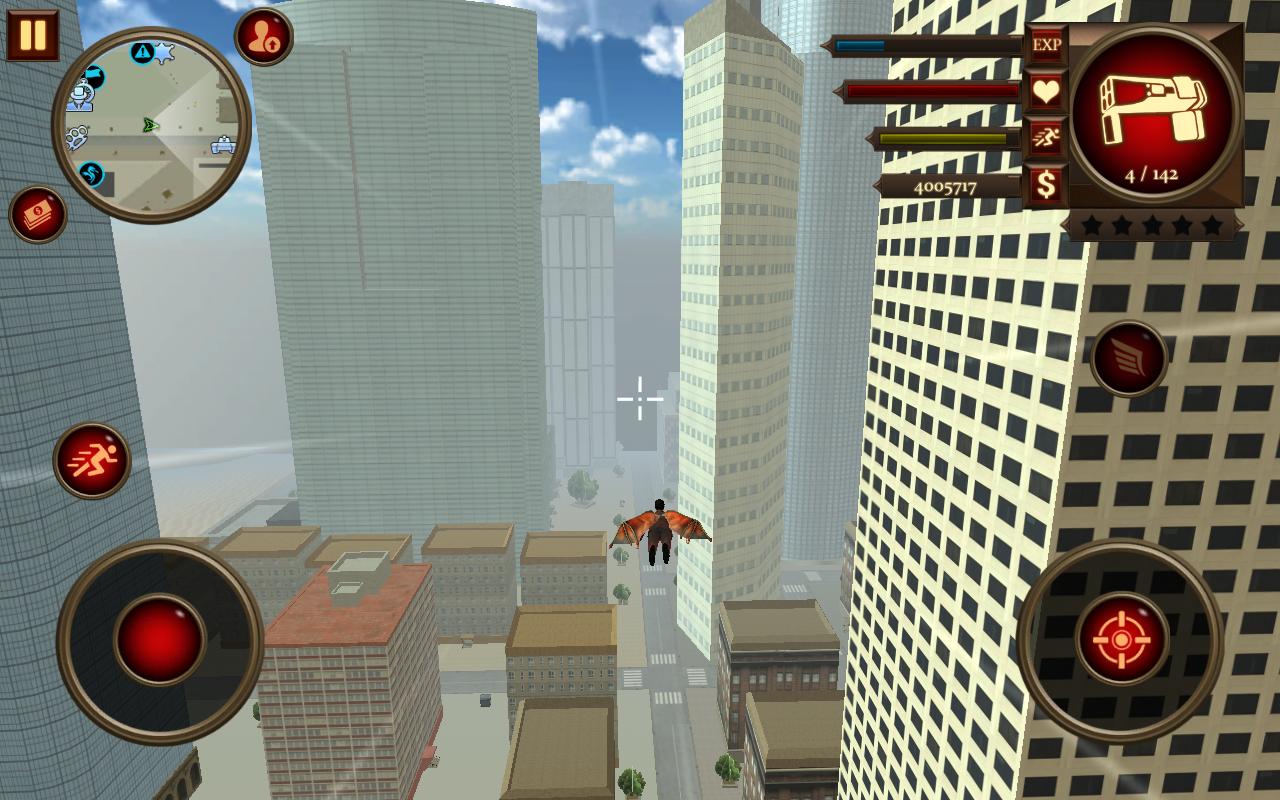Tap the running man stamina icon
Image resolution: width=1280 pixels, height=800 pixels.
pos(1046,138)
